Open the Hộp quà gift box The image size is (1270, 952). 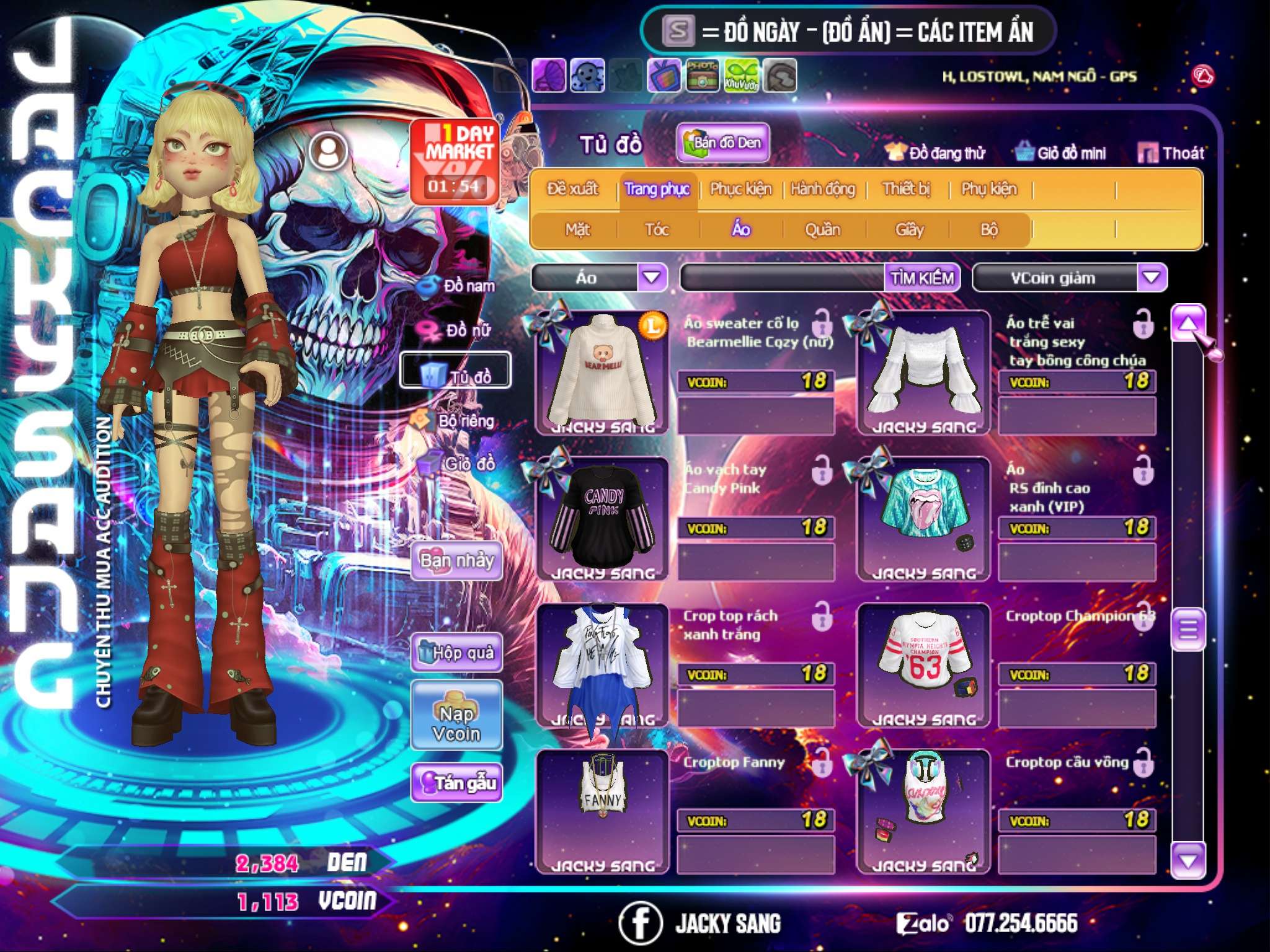coord(456,652)
